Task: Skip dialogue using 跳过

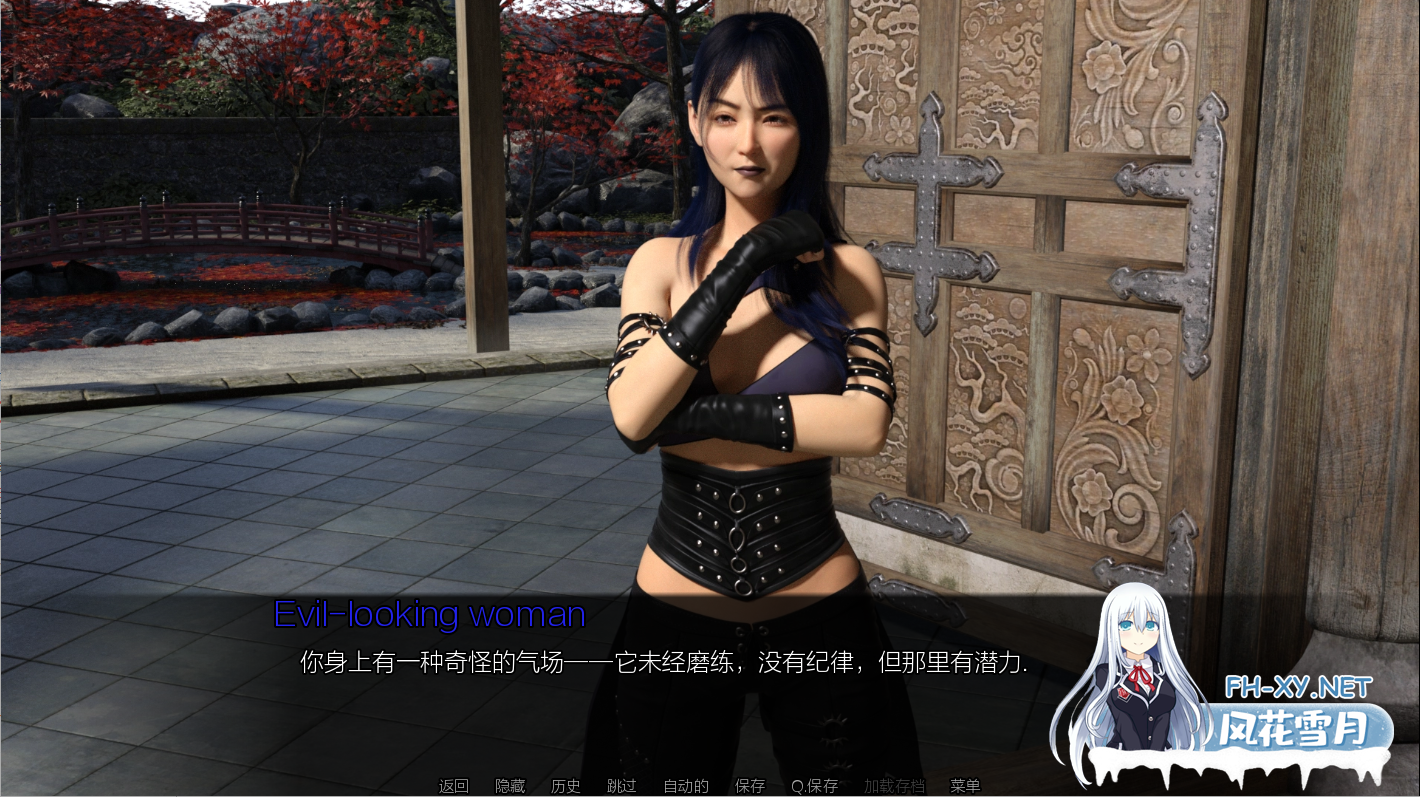Action: click(622, 786)
